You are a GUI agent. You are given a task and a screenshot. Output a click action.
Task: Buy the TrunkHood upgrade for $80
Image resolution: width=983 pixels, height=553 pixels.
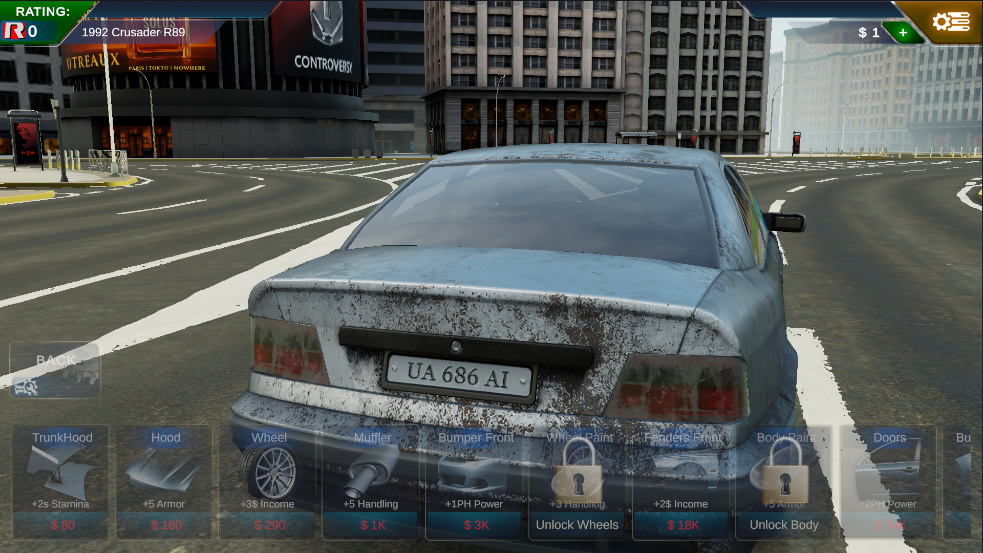coord(62,482)
